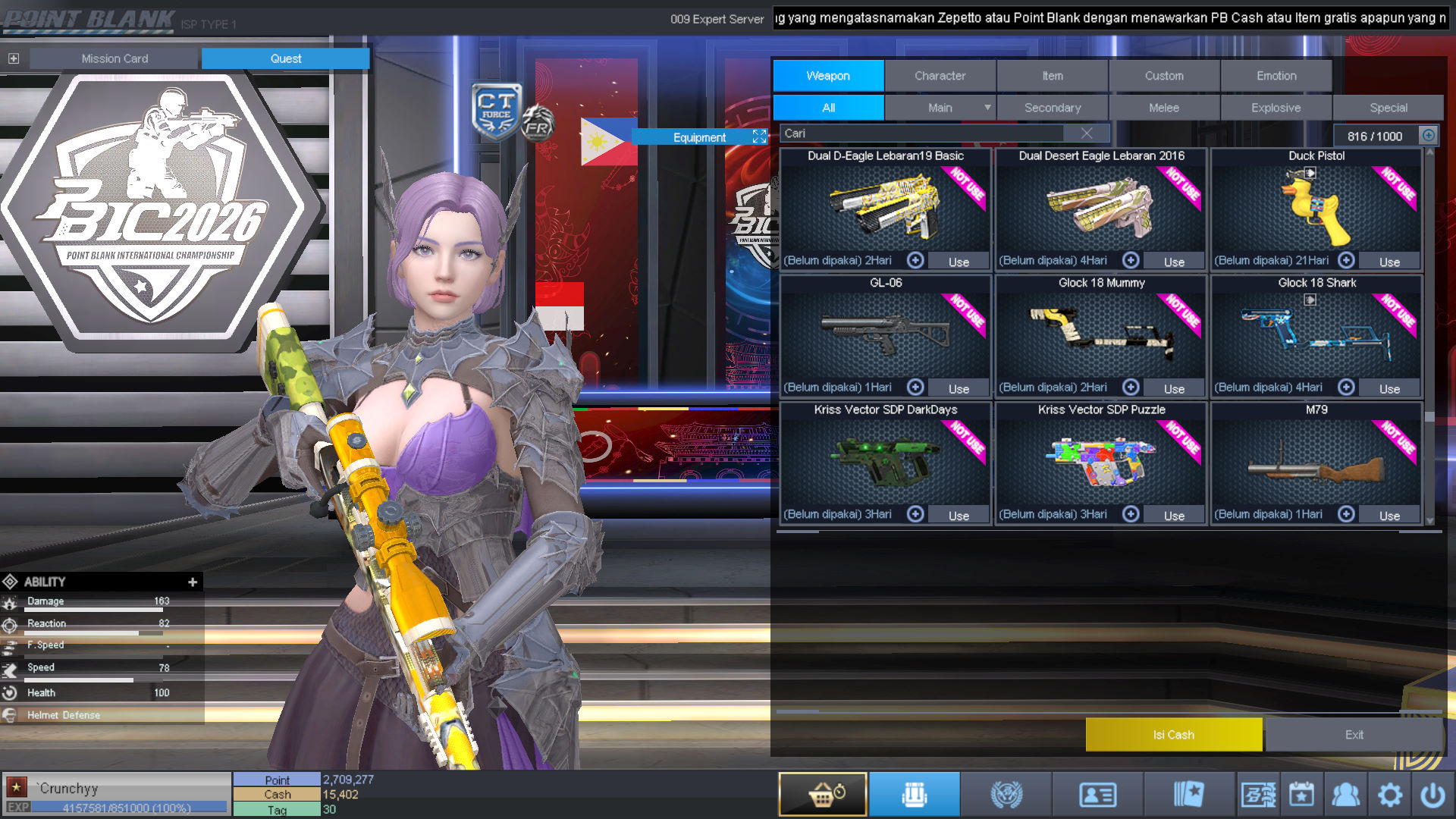The height and width of the screenshot is (819, 1456).
Task: Open the settings gear icon
Action: pyautogui.click(x=1389, y=795)
